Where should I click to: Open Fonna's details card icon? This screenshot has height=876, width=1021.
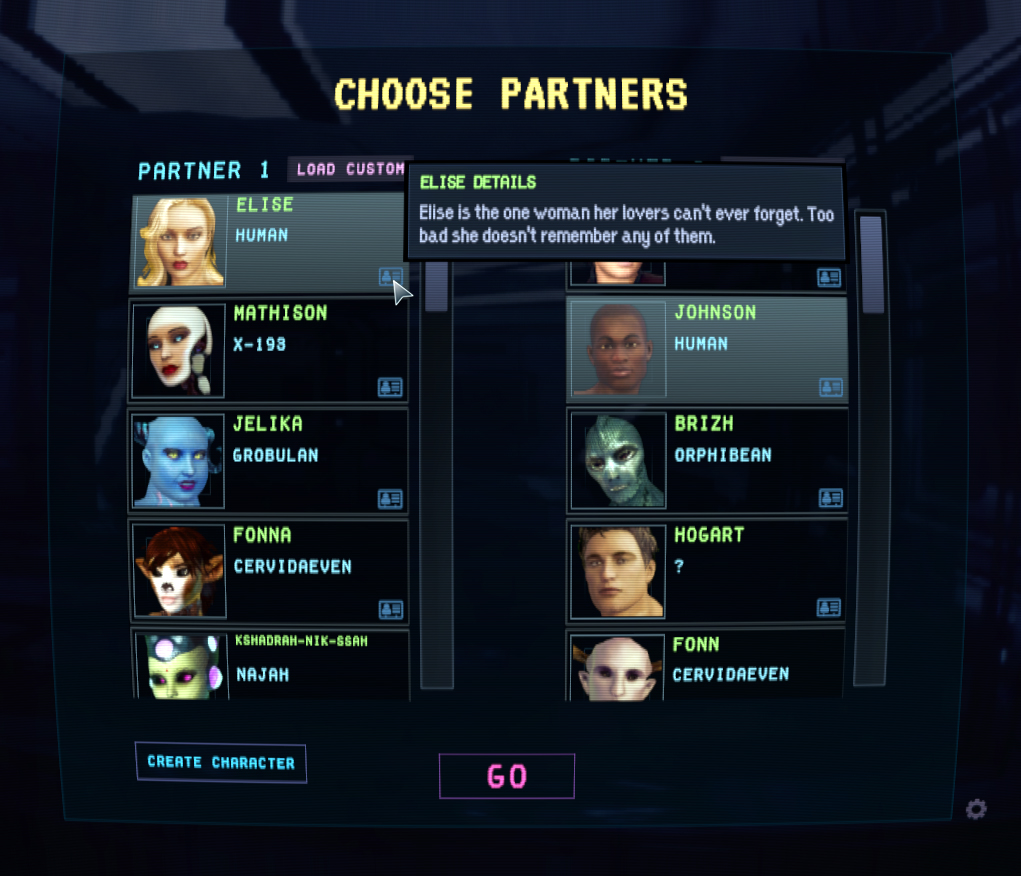(390, 609)
